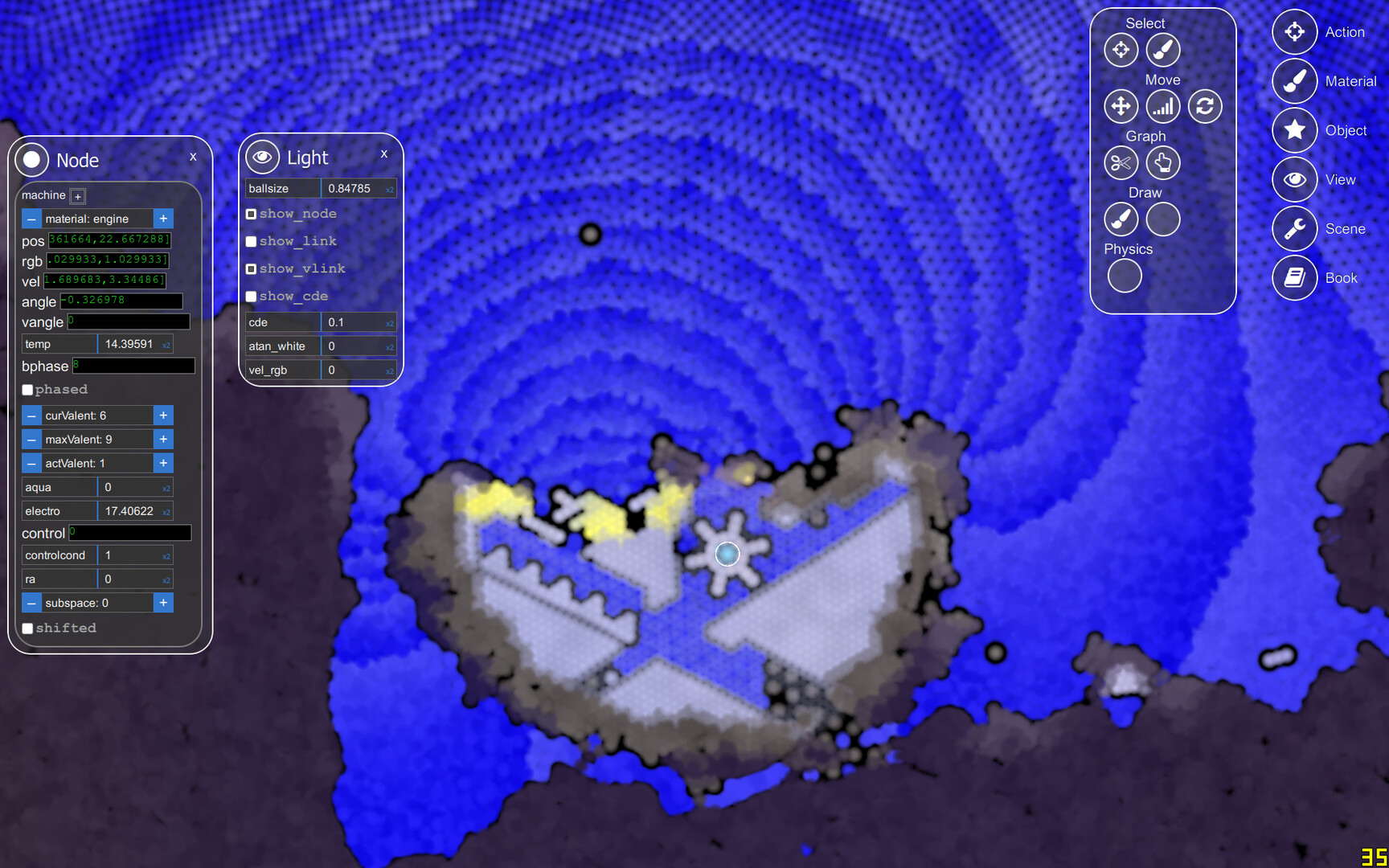Select the Object star tool

(x=1294, y=130)
